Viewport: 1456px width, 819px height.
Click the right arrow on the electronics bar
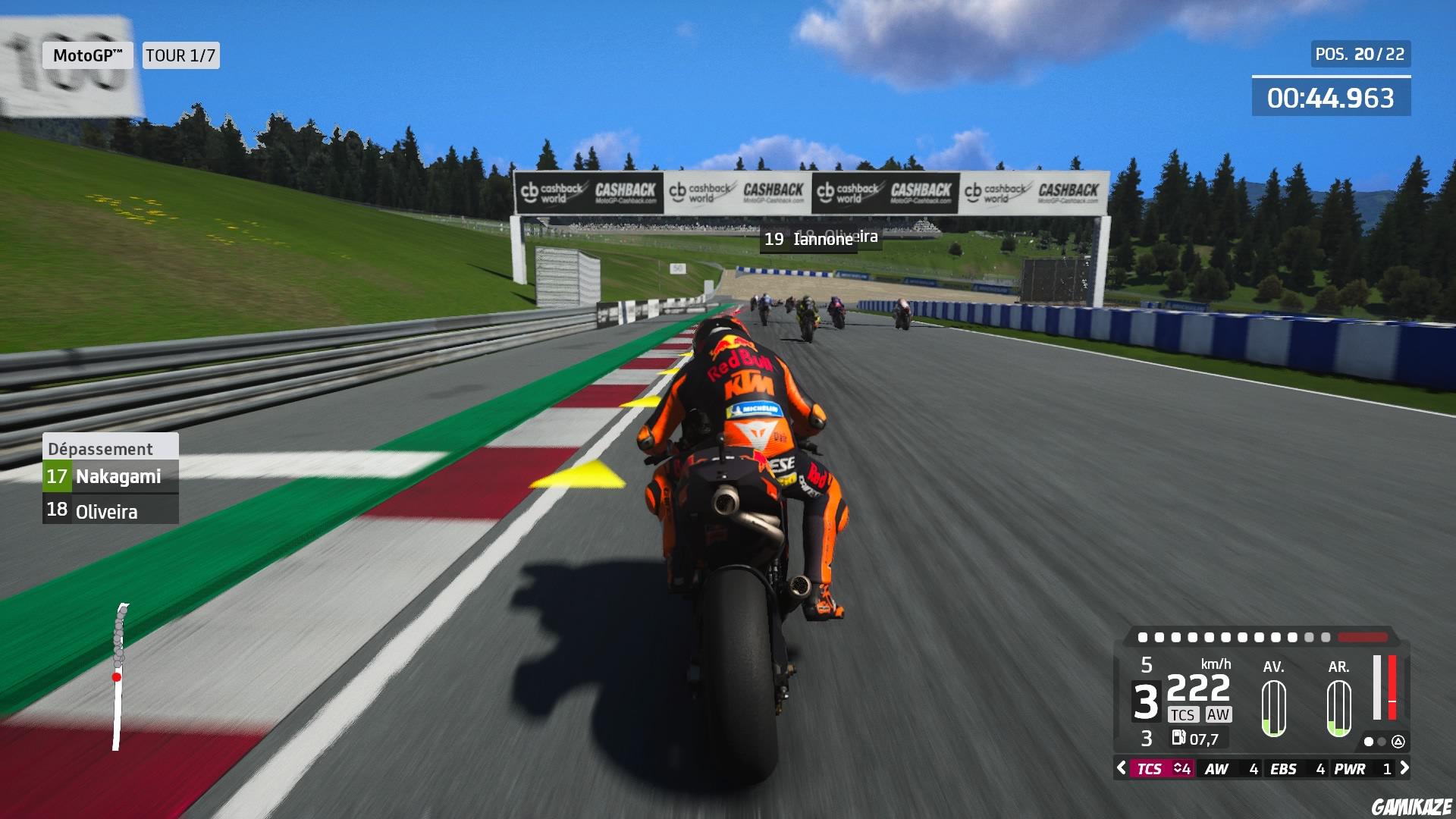[1404, 768]
